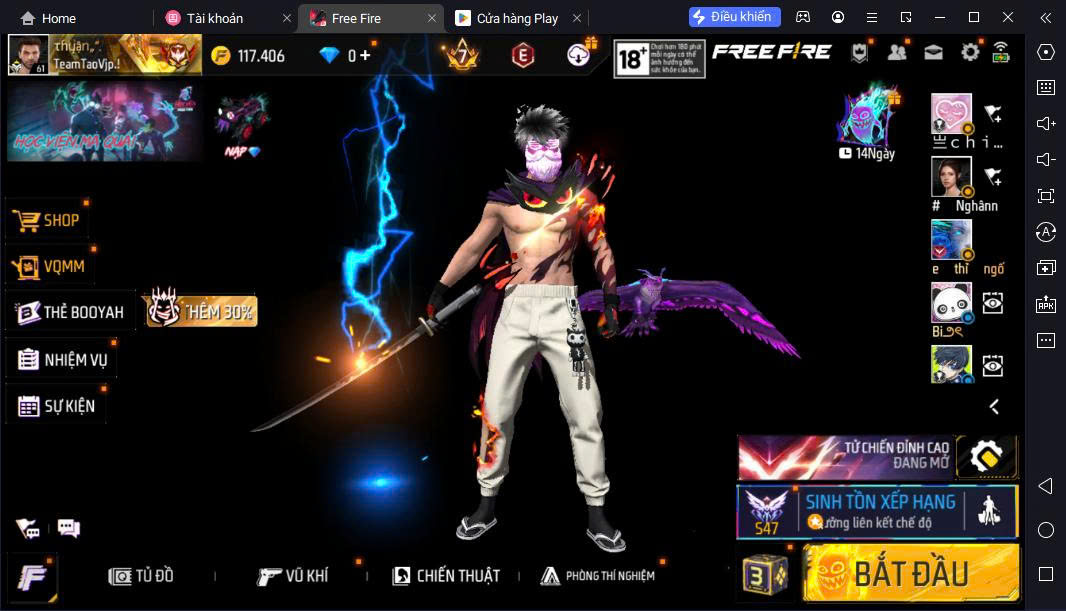This screenshot has width=1066, height=611.
Task: Switch to the TỦ ĐỒ wardrobe tab
Action: pos(142,576)
